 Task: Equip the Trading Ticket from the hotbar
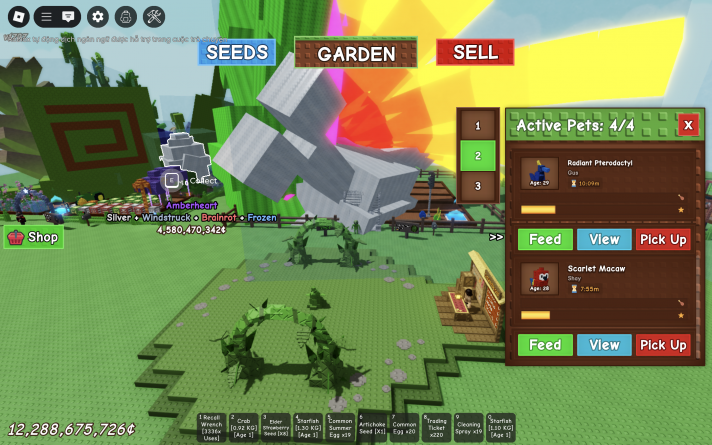436,428
